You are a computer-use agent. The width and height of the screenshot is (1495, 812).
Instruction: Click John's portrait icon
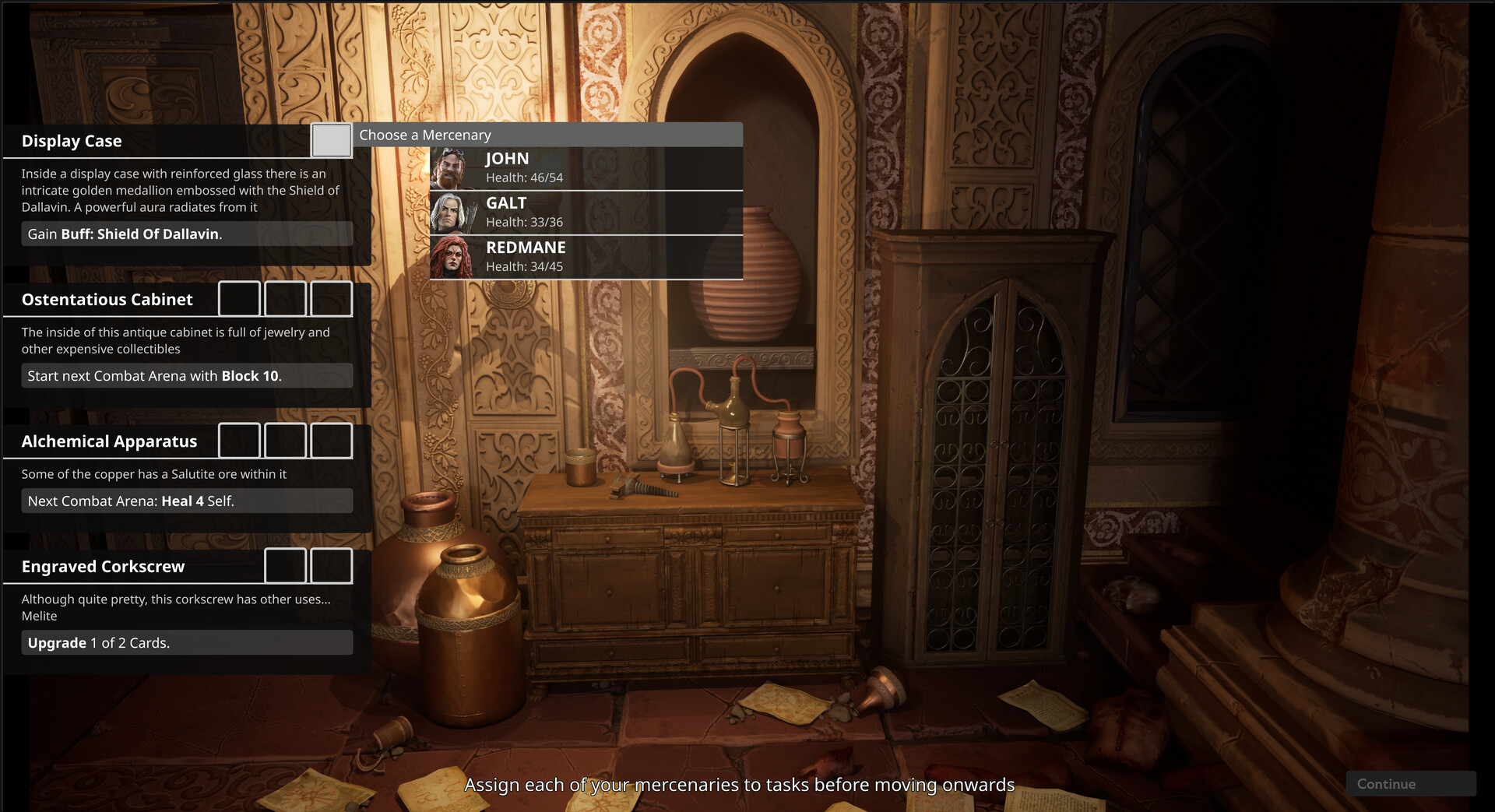[450, 167]
